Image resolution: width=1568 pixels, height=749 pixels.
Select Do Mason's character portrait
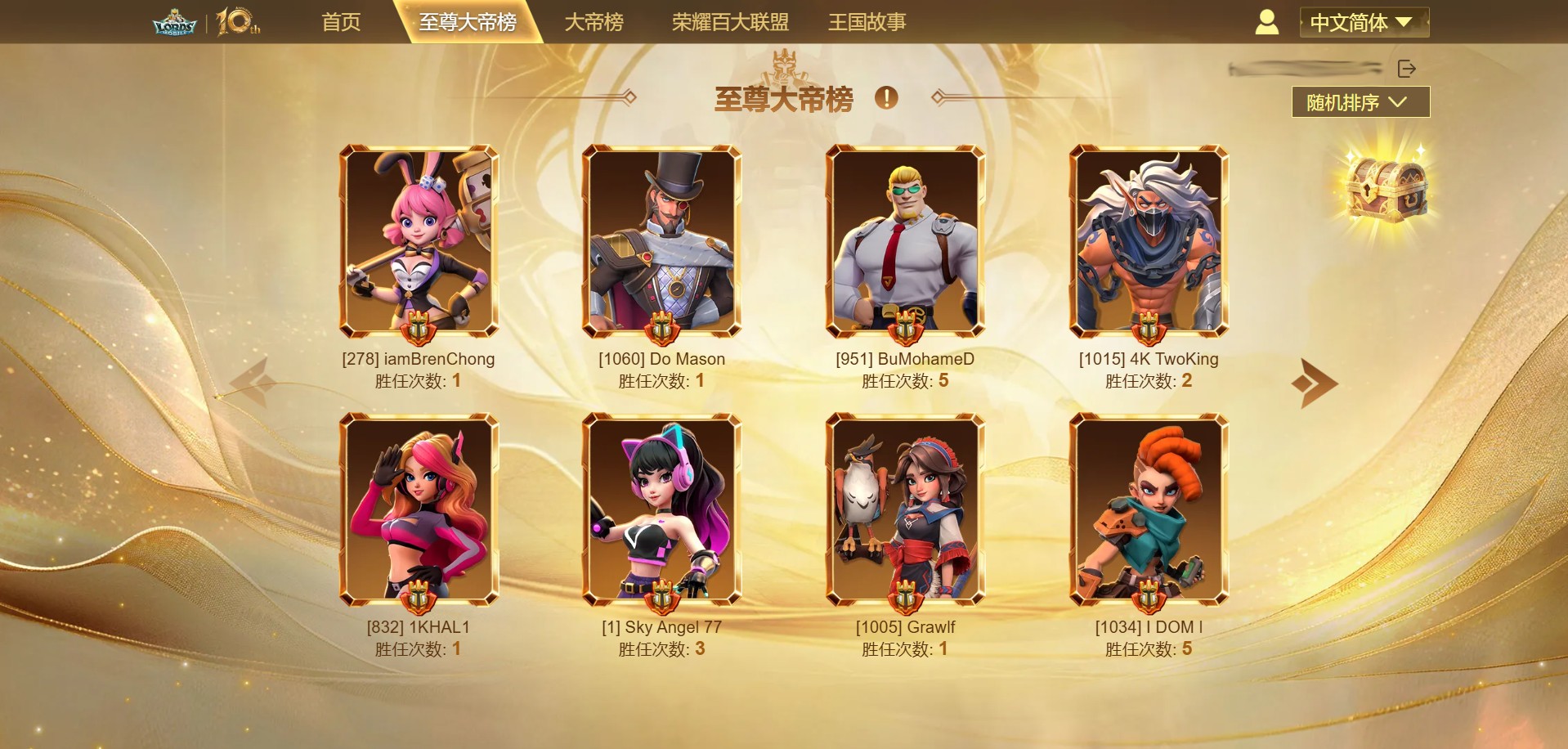[x=661, y=241]
